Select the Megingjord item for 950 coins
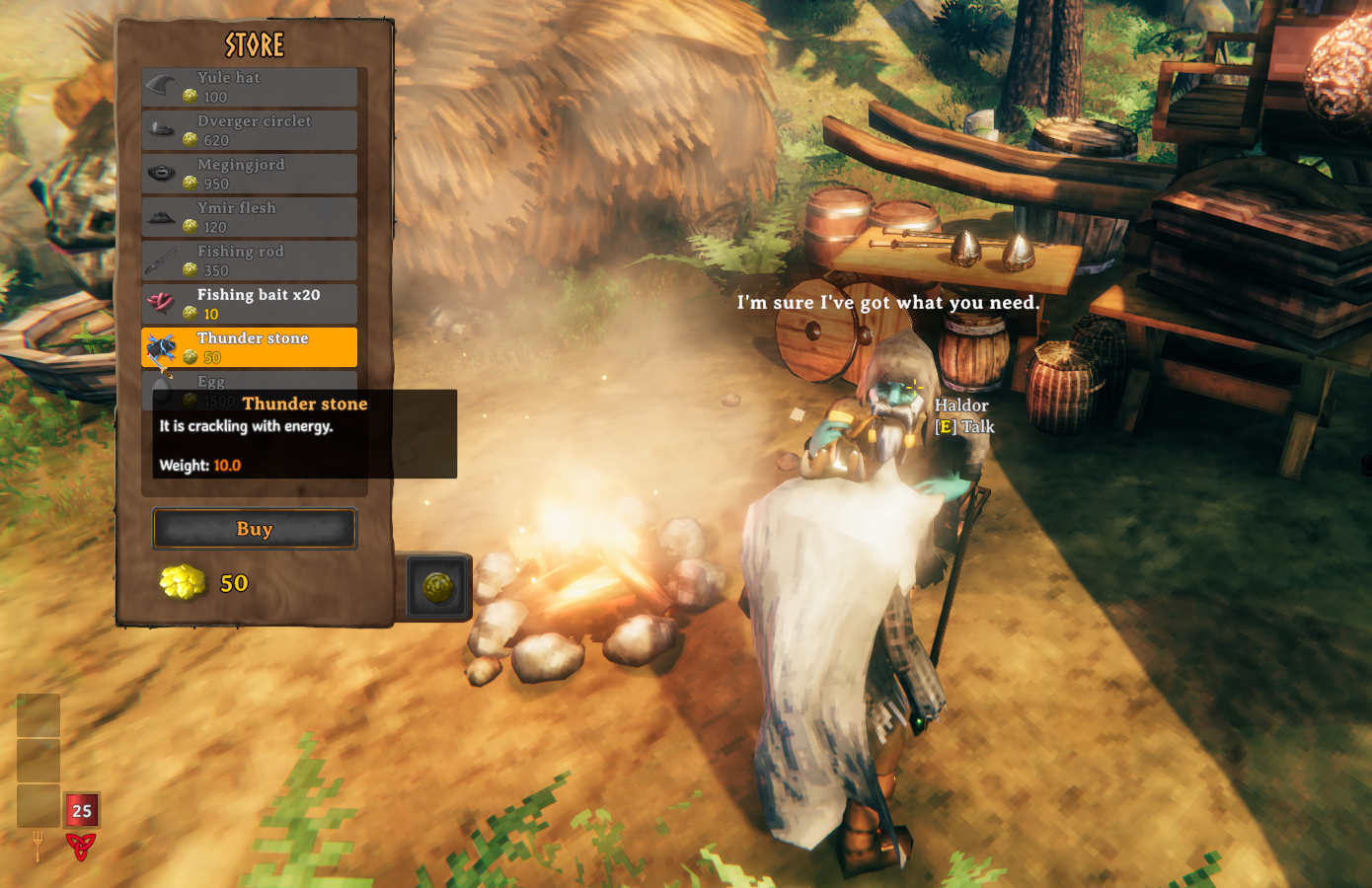The width and height of the screenshot is (1372, 888). click(249, 174)
